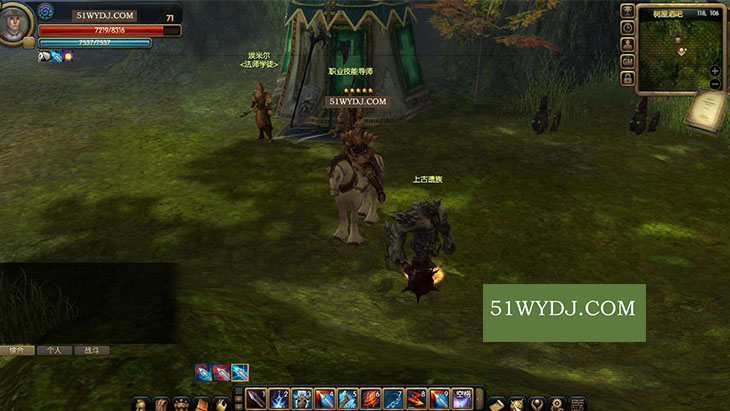This screenshot has width=730, height=411.
Task: Zoom out the minimap with minus button
Action: pos(715,84)
